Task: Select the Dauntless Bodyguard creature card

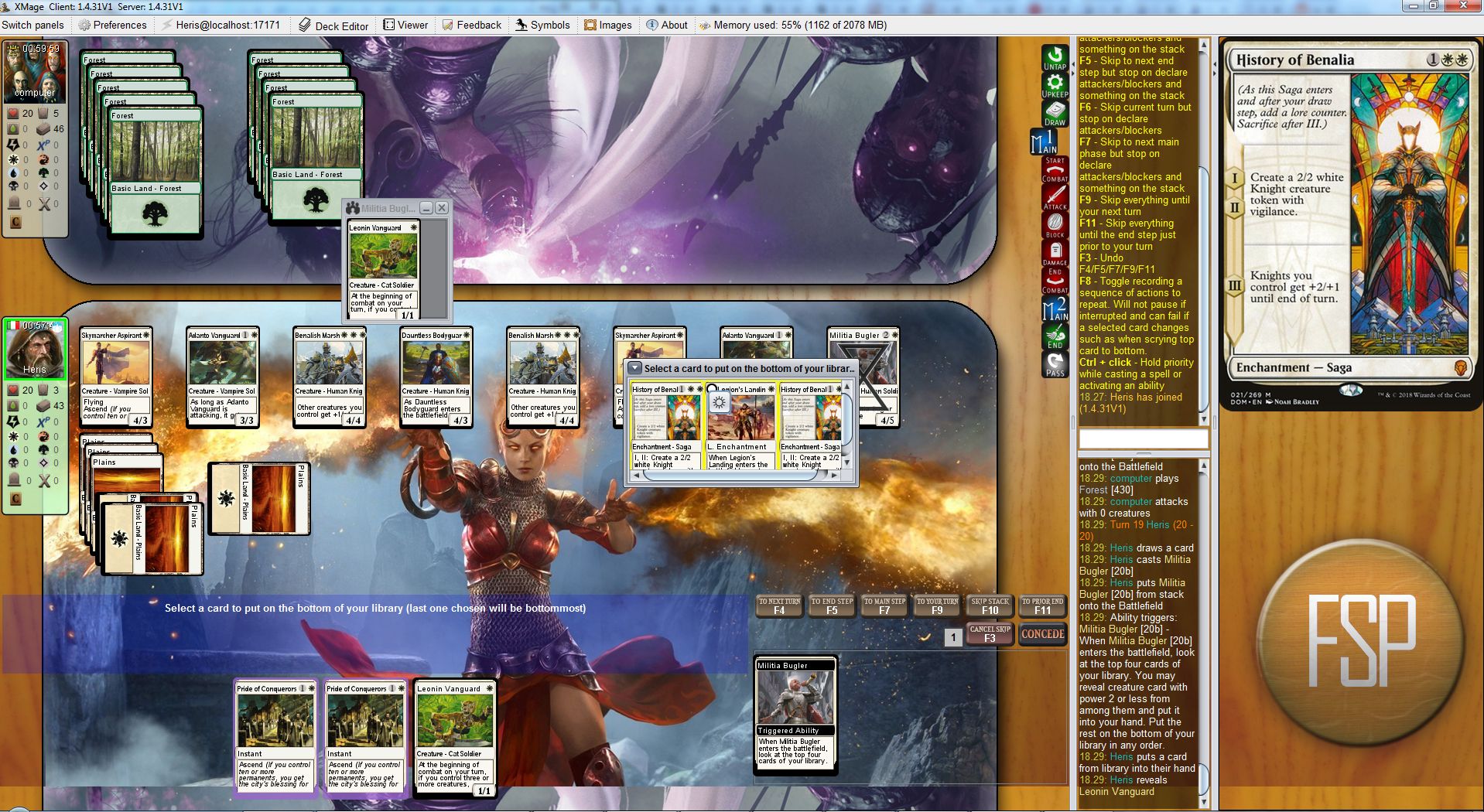Action: click(436, 377)
